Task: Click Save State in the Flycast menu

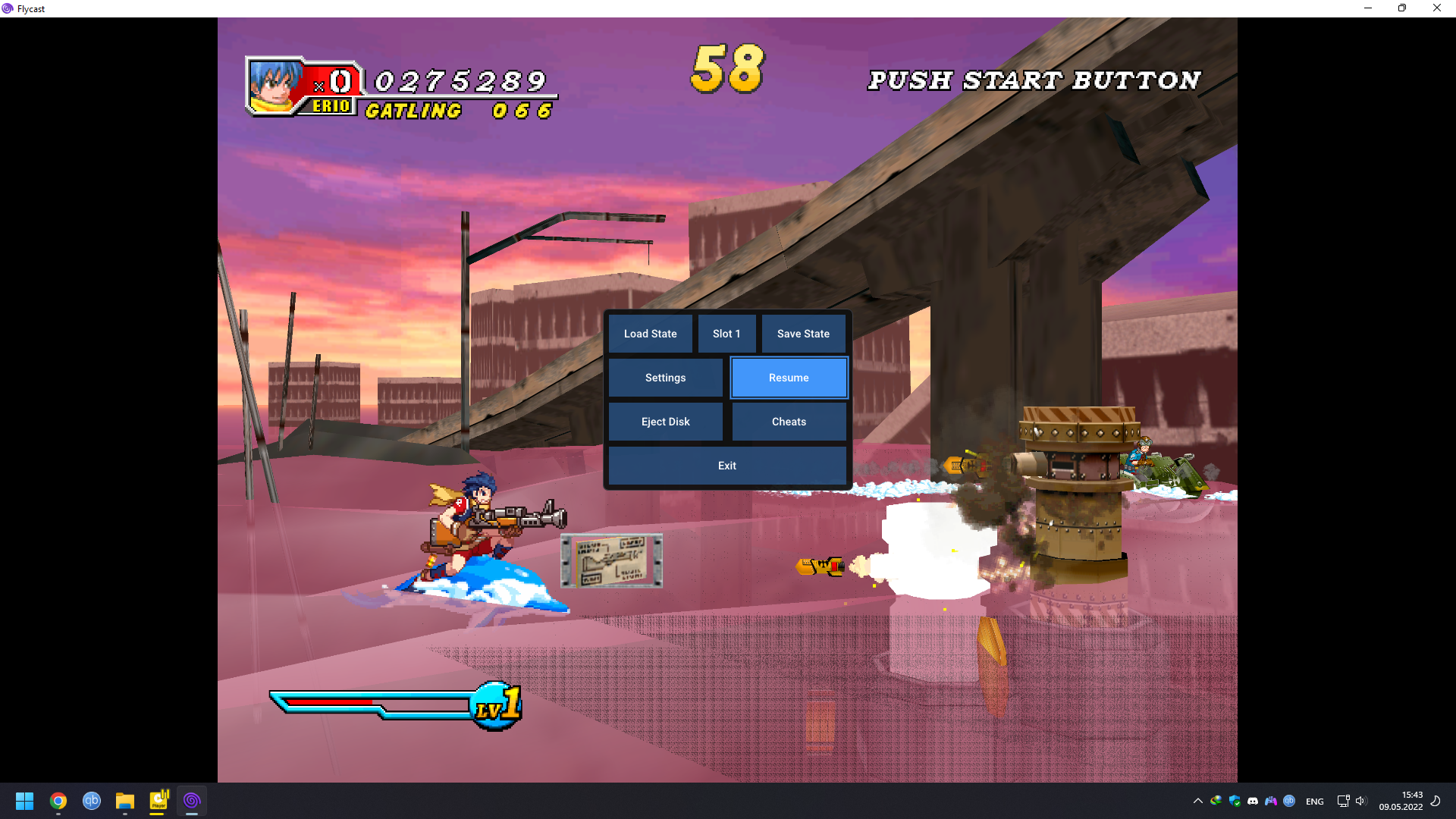Action: [x=803, y=334]
